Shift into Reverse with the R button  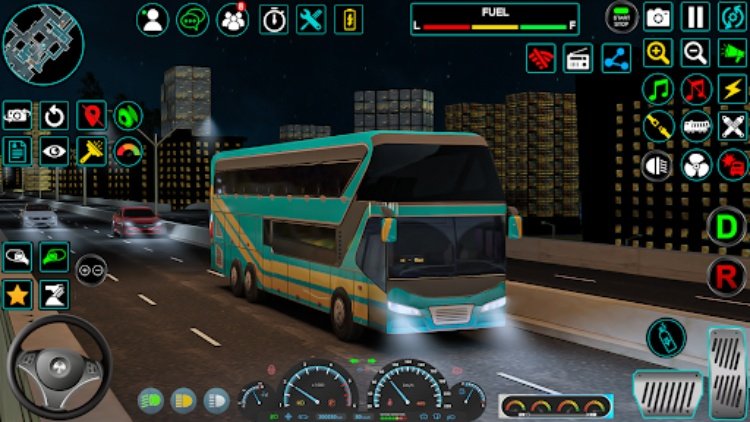727,276
